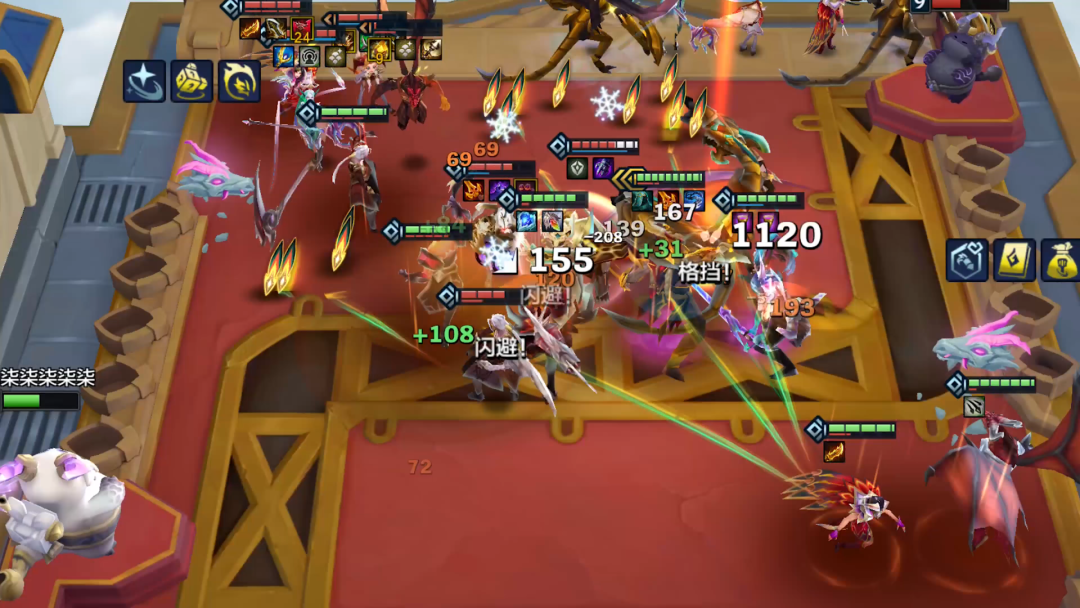This screenshot has width=1080, height=608.
Task: Select player 柒柒柒柒柒 on the left
Action: 47,379
